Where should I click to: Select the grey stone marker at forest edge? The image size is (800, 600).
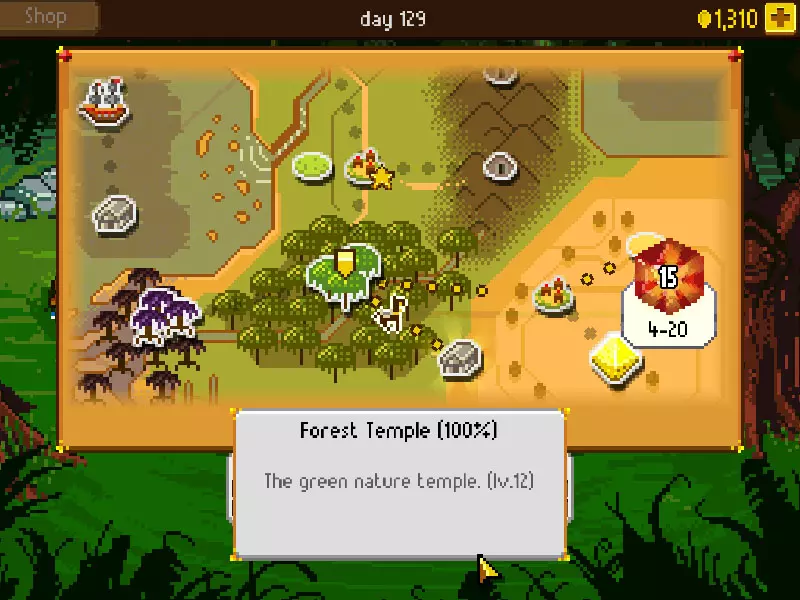tap(460, 357)
